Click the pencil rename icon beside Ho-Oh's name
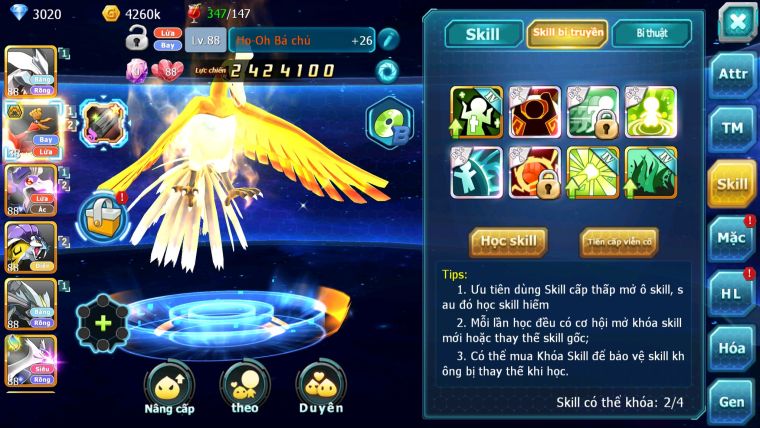 (388, 40)
